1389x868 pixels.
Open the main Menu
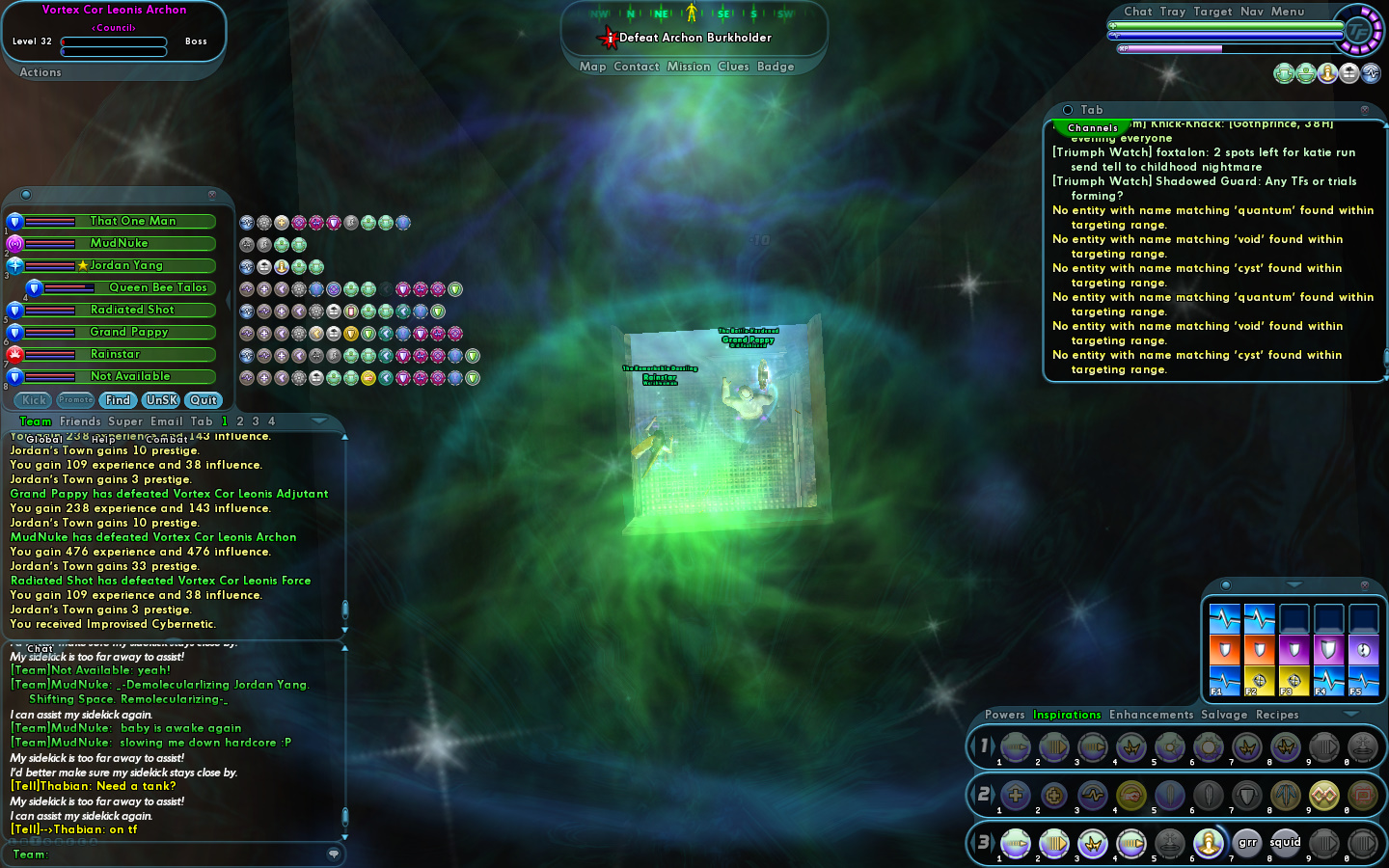(1287, 12)
